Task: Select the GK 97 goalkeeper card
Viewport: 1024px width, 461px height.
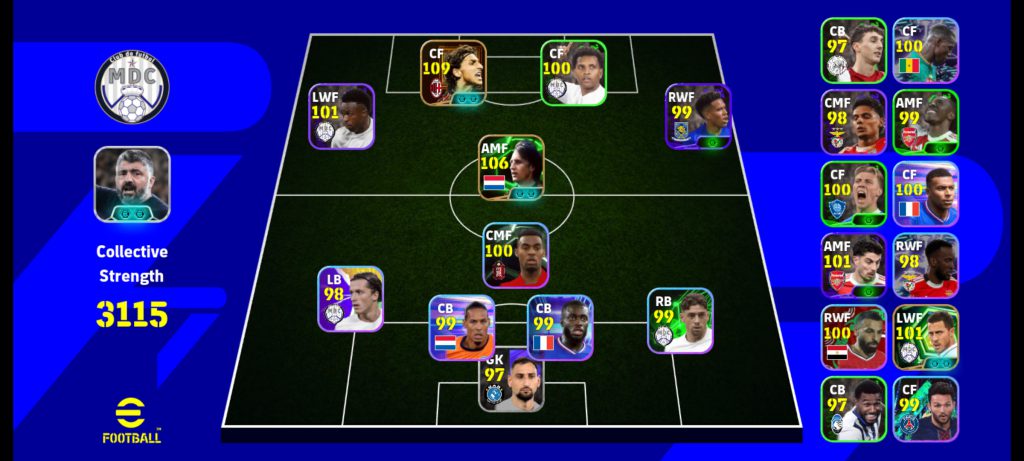Action: (511, 381)
